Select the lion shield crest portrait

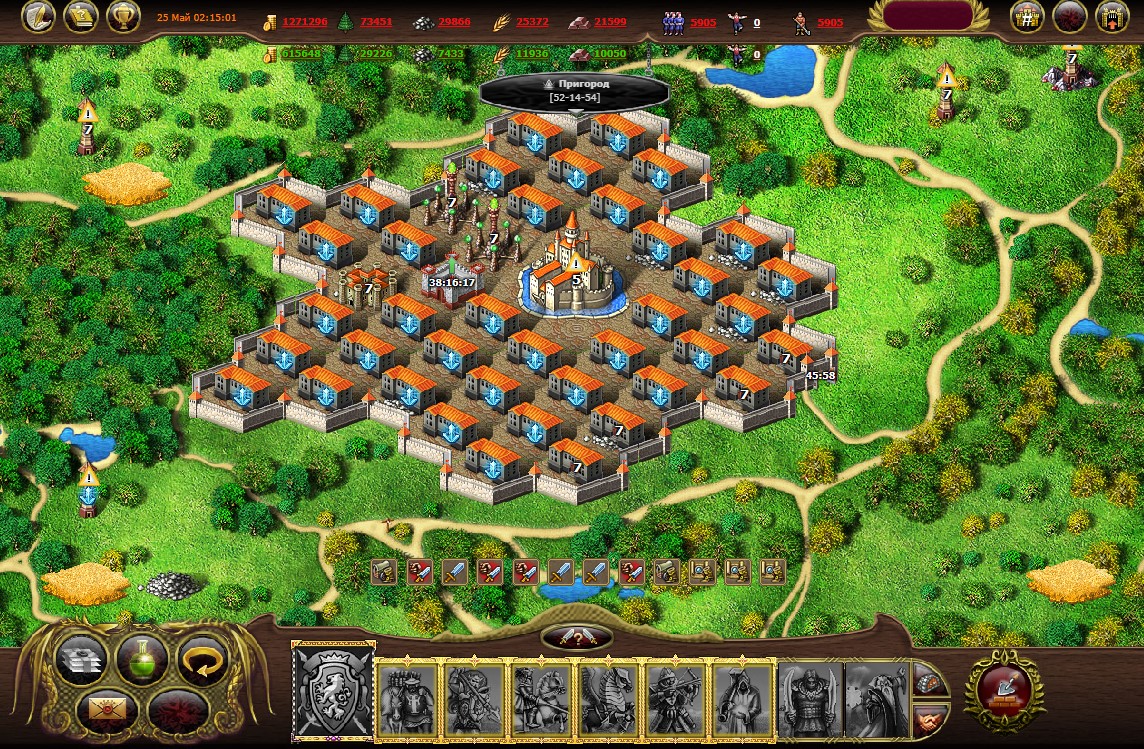click(x=333, y=691)
